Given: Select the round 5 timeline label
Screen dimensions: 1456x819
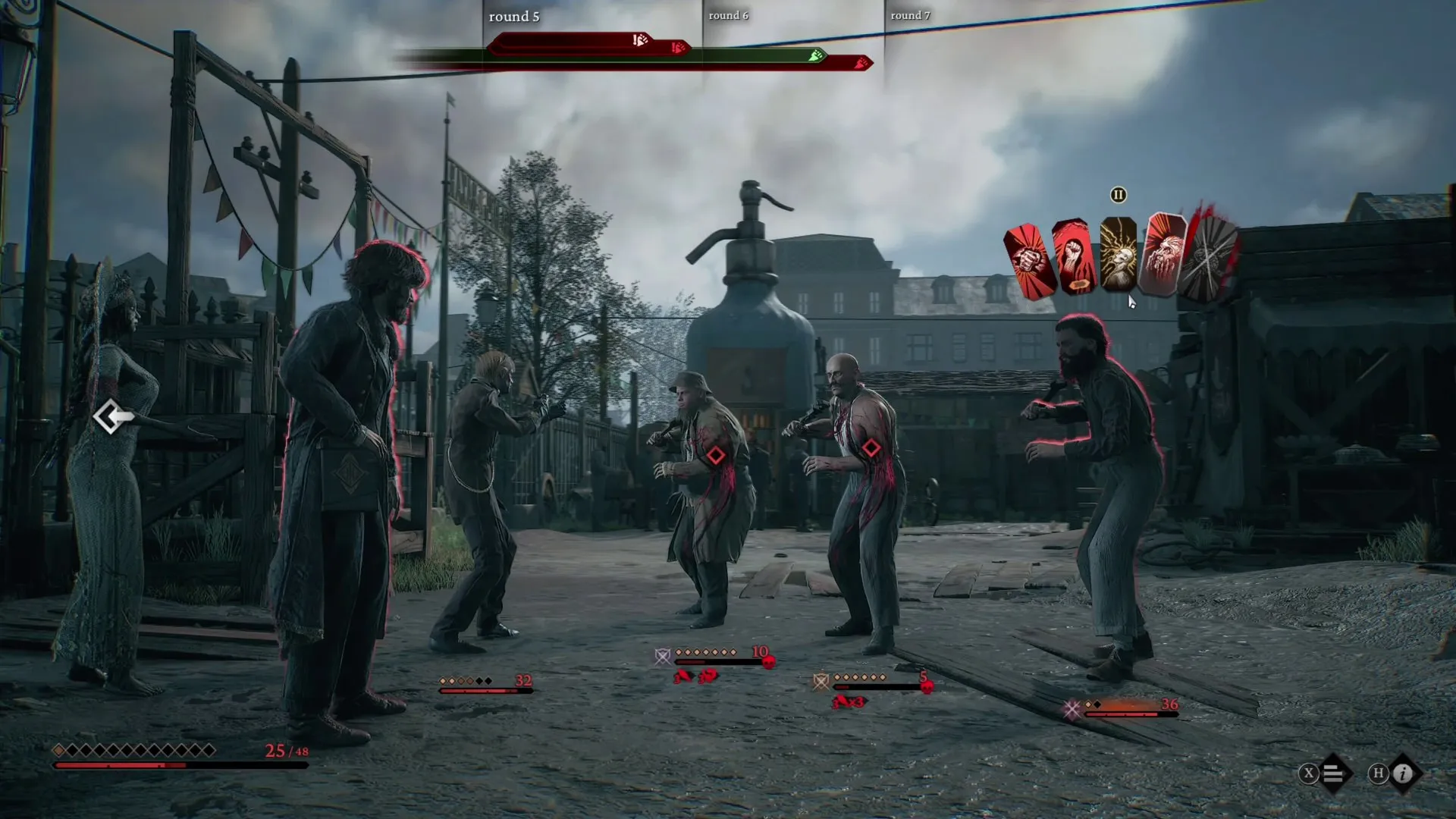Looking at the screenshot, I should click(x=513, y=17).
